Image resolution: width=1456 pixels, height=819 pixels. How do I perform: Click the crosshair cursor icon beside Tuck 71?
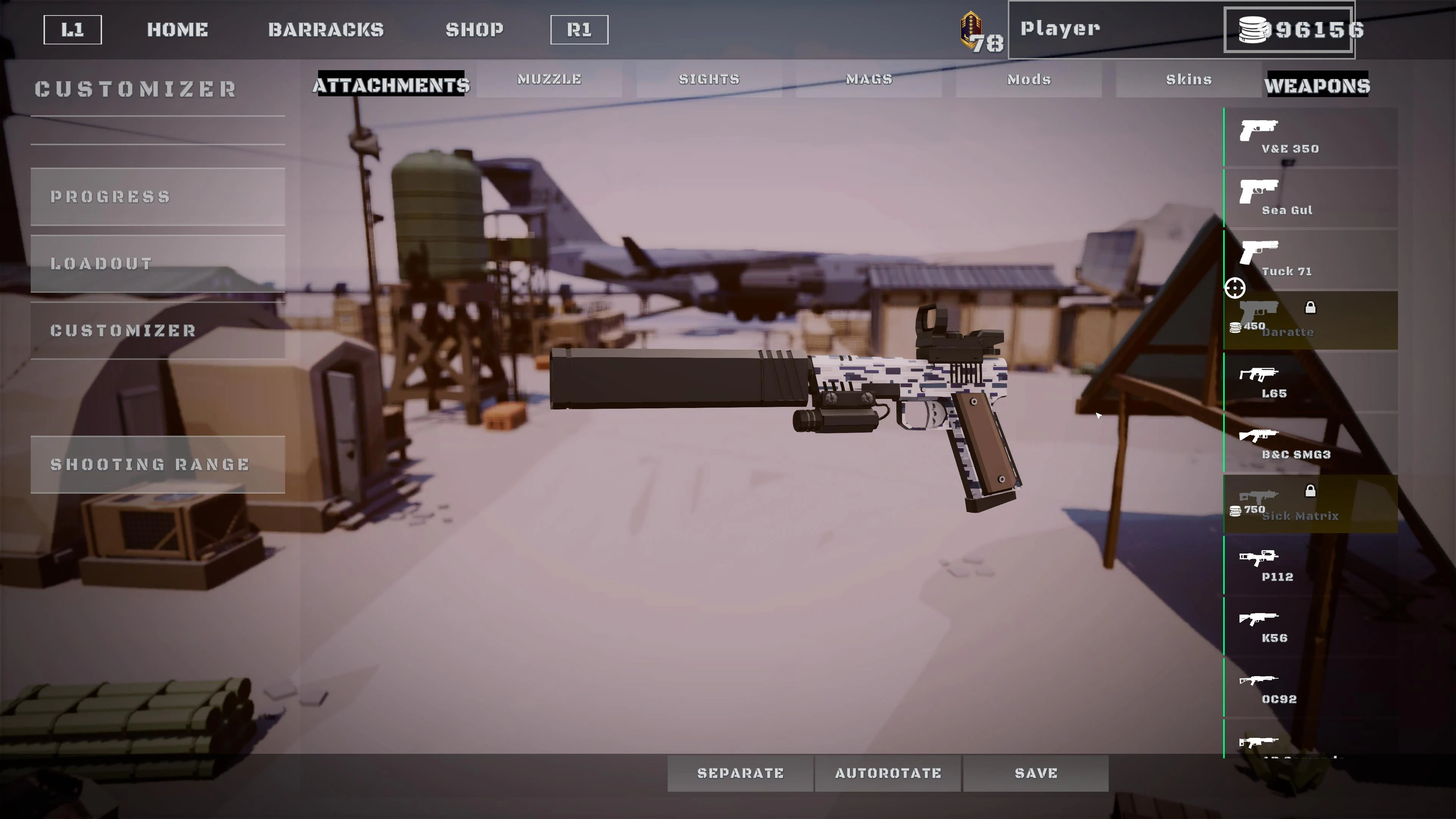coord(1235,288)
